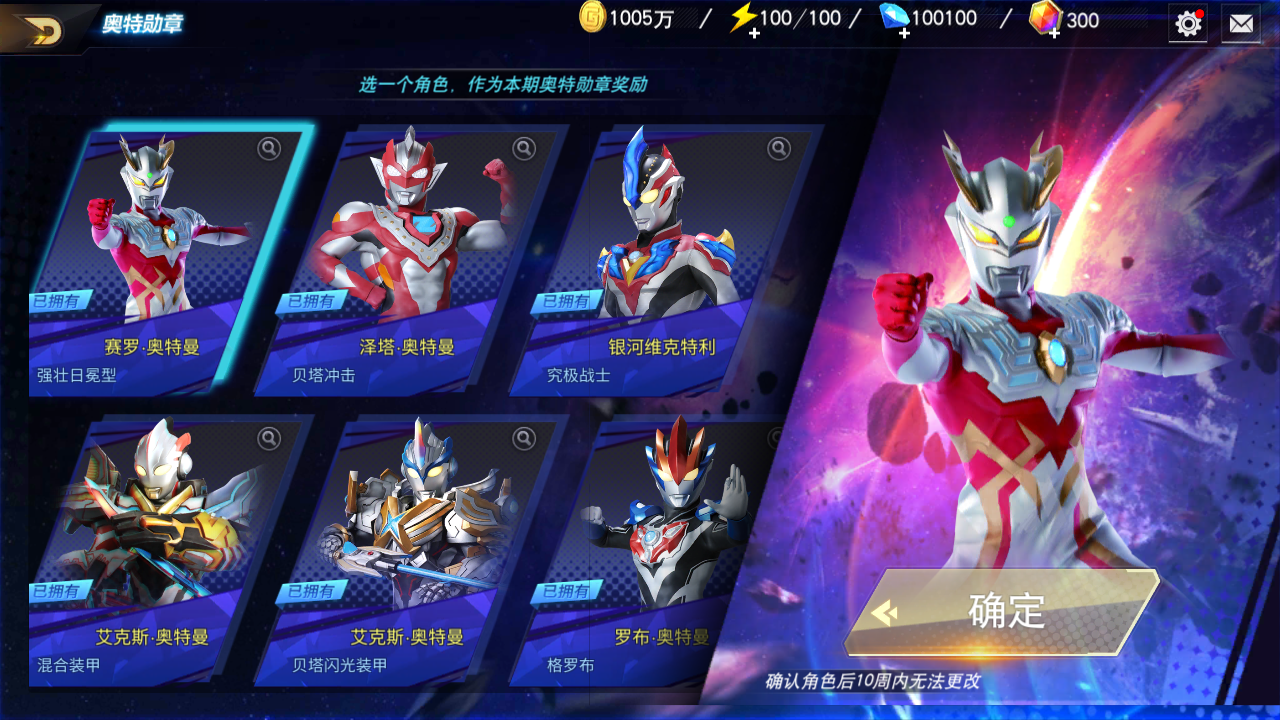
Task: Inspect 赛罗·奥特曼 with its magnifier icon
Action: (x=269, y=149)
